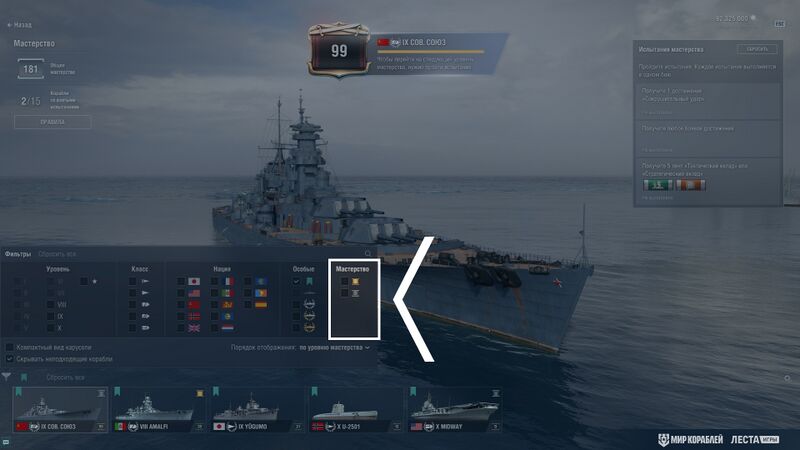This screenshot has width=800, height=450.
Task: Filter ships by Japan flag checkbox
Action: pos(182,282)
